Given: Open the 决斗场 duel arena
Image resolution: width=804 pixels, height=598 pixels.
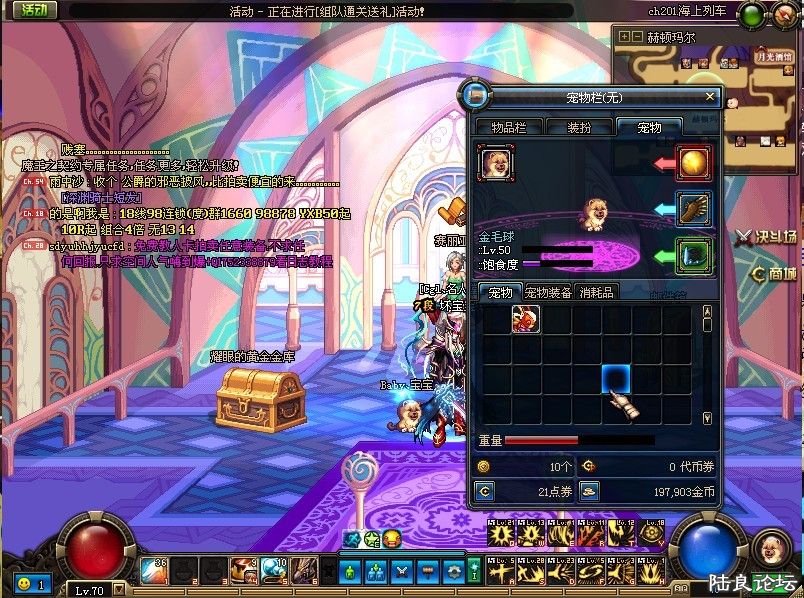Looking at the screenshot, I should click(765, 238).
